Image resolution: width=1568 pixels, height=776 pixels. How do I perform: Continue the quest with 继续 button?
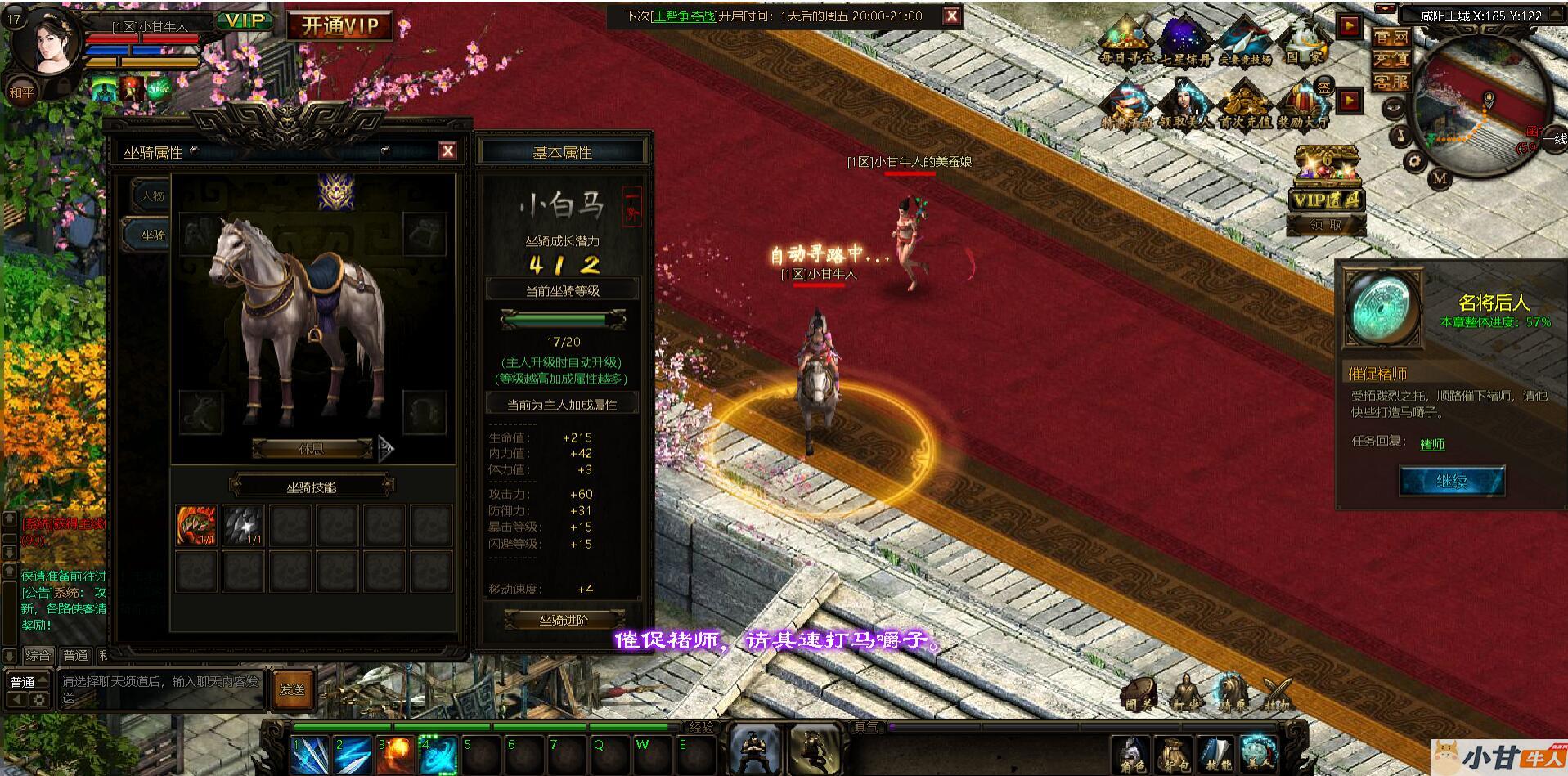click(1451, 481)
